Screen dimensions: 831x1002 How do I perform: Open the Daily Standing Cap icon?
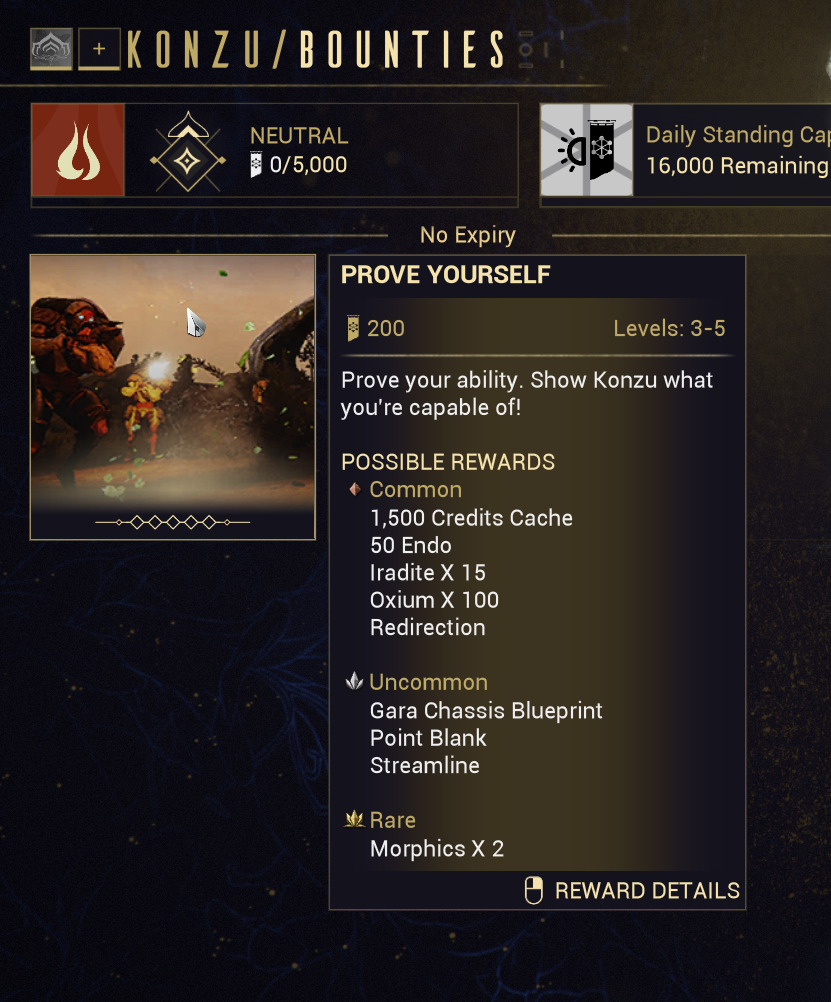point(587,150)
